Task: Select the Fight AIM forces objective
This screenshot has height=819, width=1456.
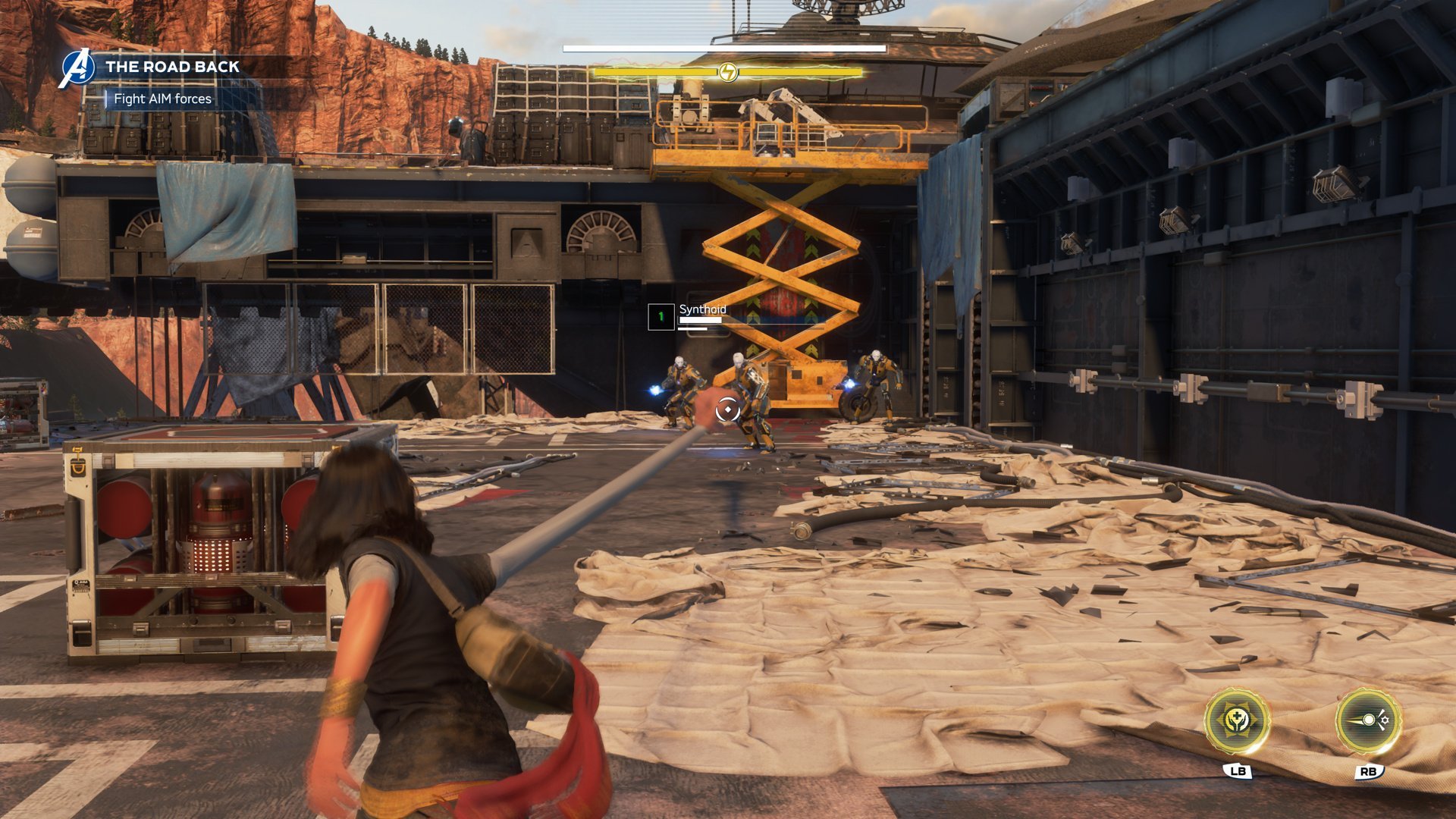Action: click(x=162, y=99)
